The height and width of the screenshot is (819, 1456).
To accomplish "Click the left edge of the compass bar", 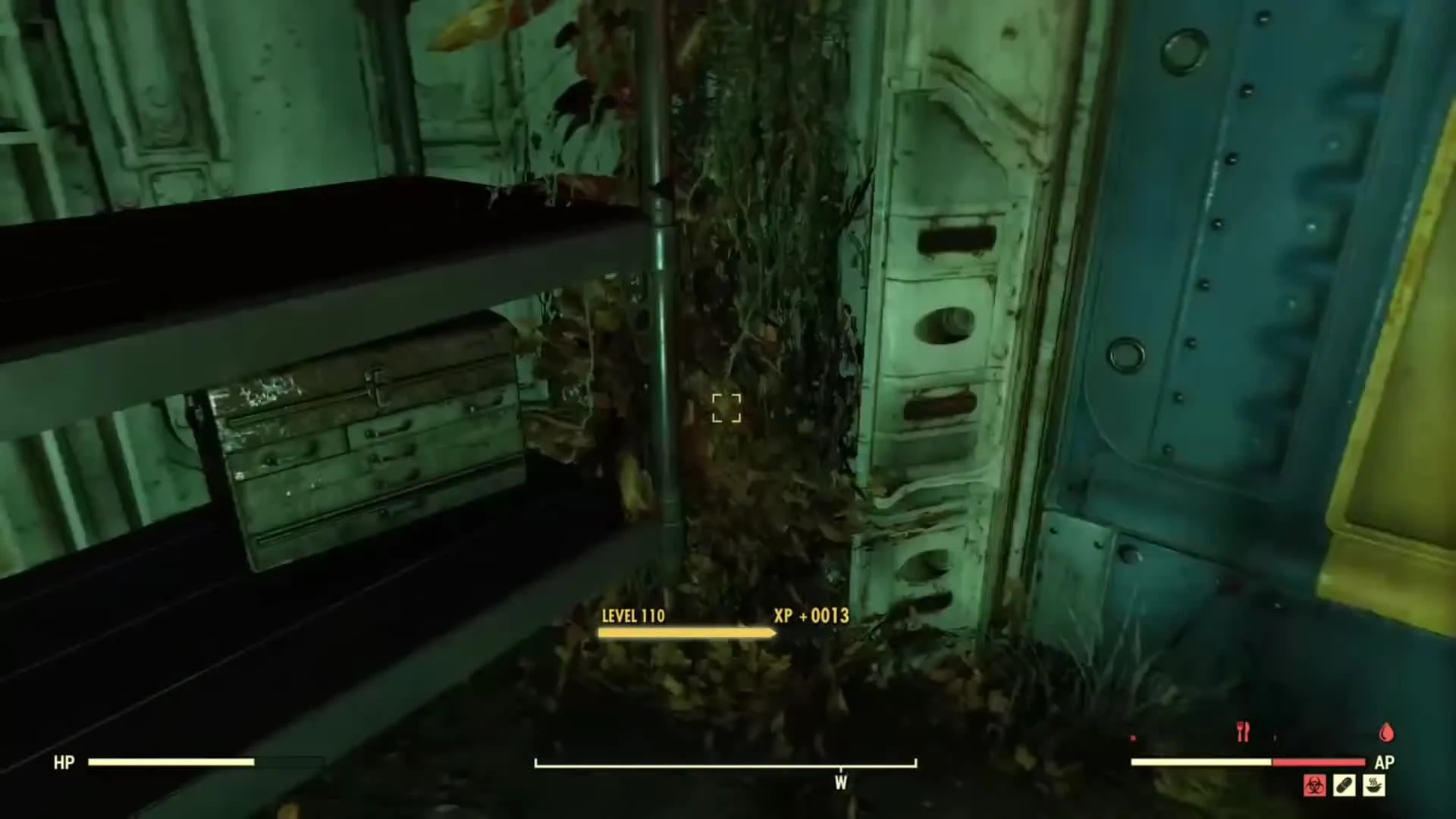I will [x=538, y=764].
